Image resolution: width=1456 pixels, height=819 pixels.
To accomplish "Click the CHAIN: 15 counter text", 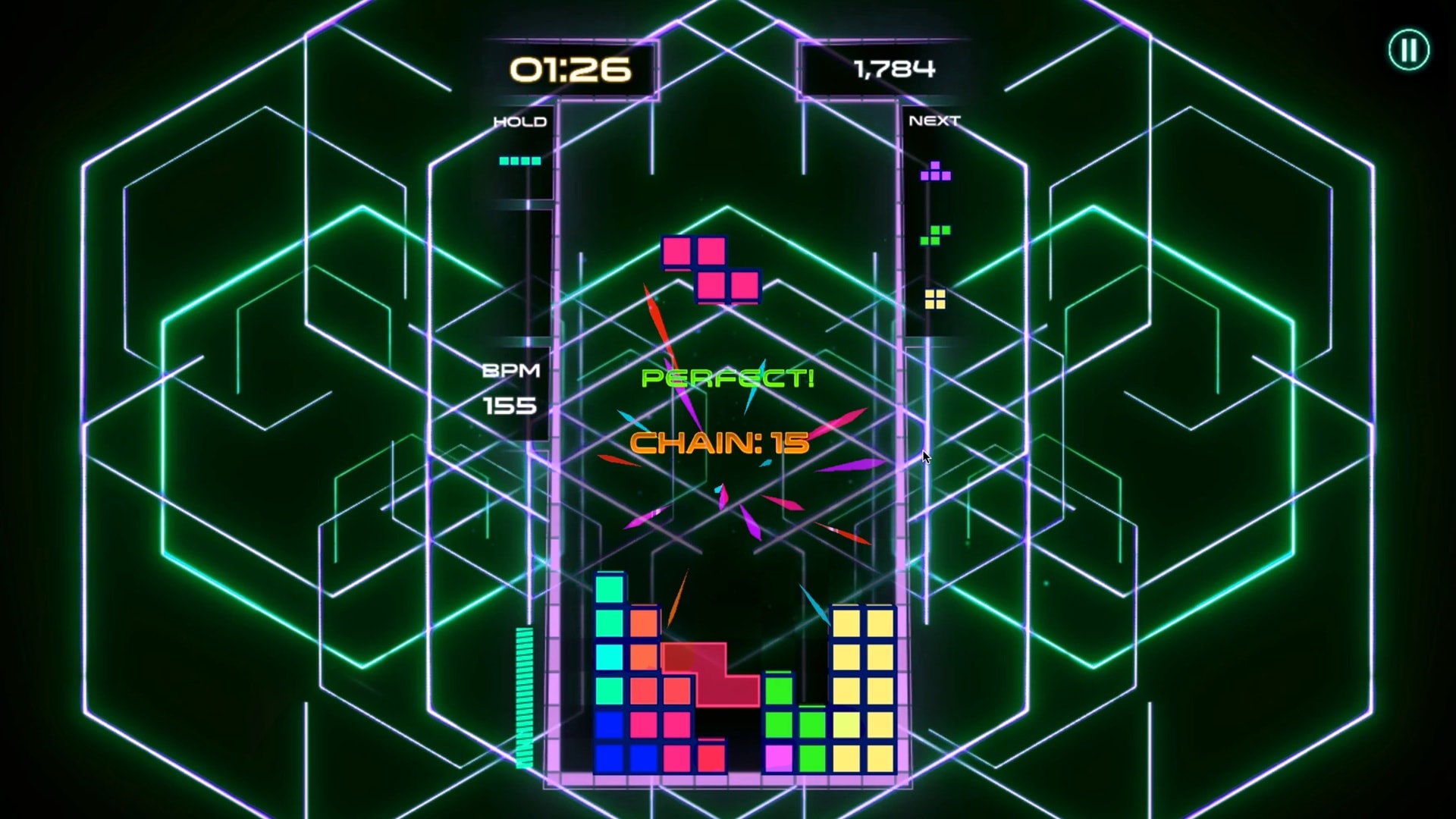I will [719, 444].
